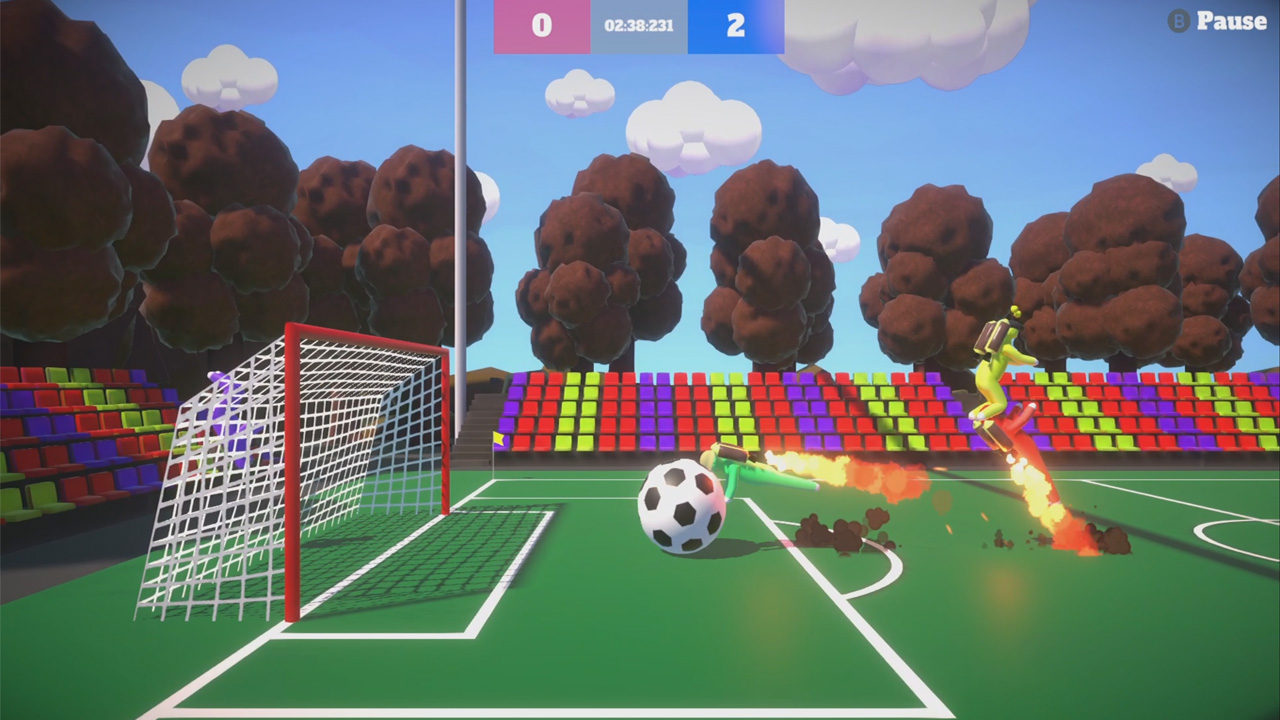Click the small yellow corner flag
This screenshot has height=720, width=1280.
click(498, 438)
